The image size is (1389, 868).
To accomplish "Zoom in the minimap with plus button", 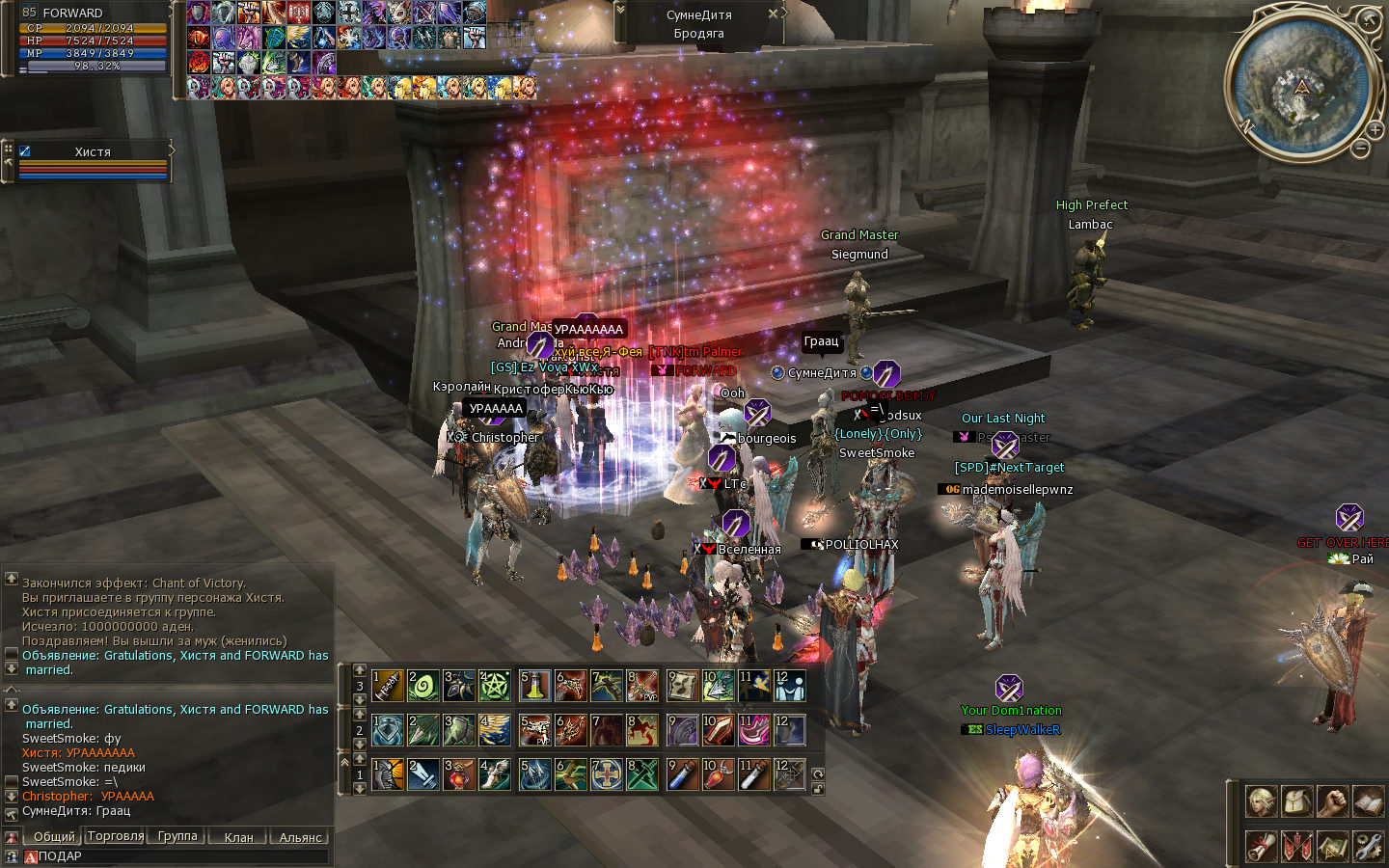I will click(x=1375, y=129).
